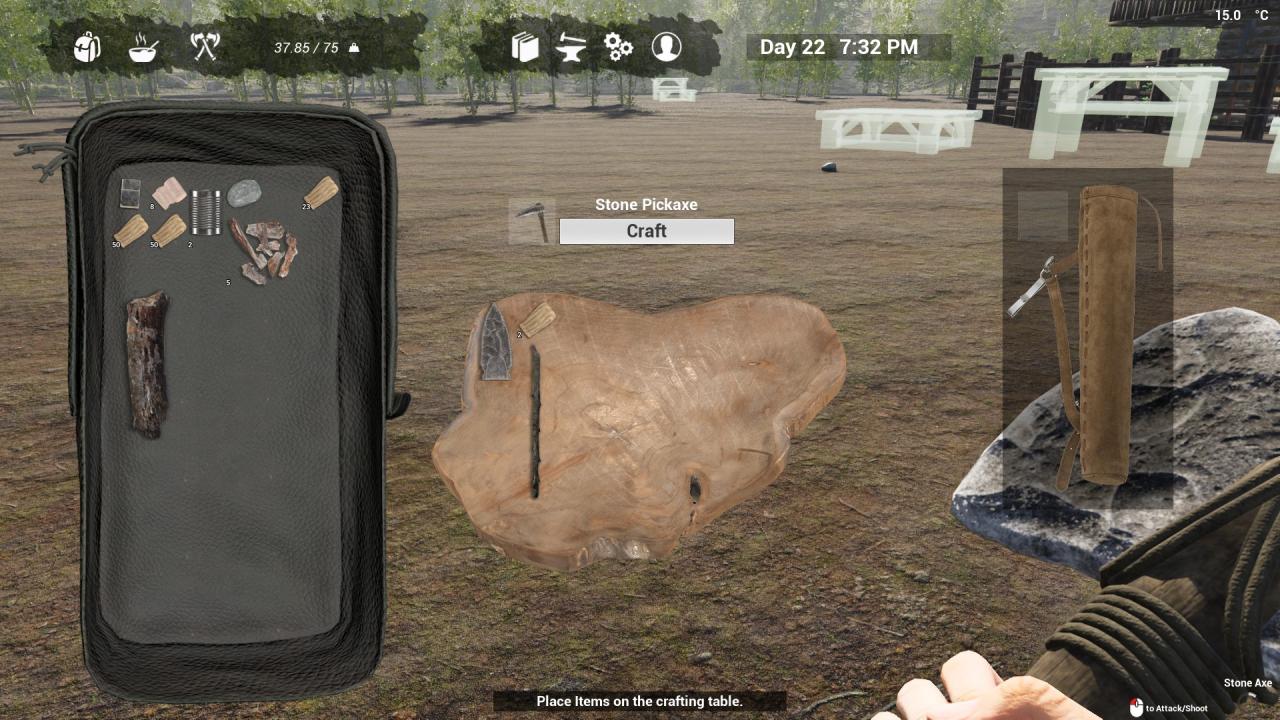The width and height of the screenshot is (1280, 720).
Task: Open the cooking bowl menu
Action: click(x=143, y=47)
